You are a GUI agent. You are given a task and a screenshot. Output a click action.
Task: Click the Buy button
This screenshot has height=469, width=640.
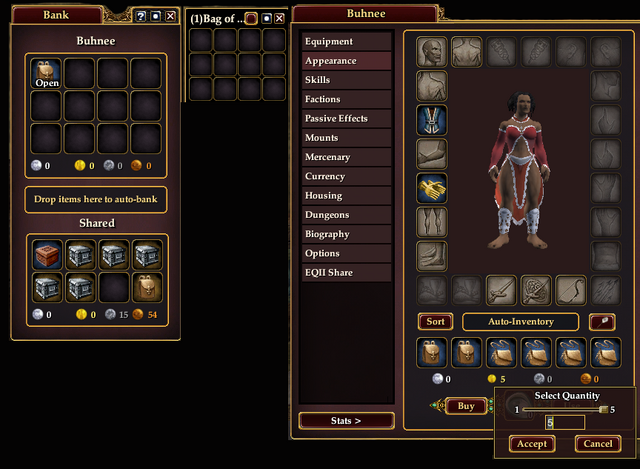[x=465, y=406]
